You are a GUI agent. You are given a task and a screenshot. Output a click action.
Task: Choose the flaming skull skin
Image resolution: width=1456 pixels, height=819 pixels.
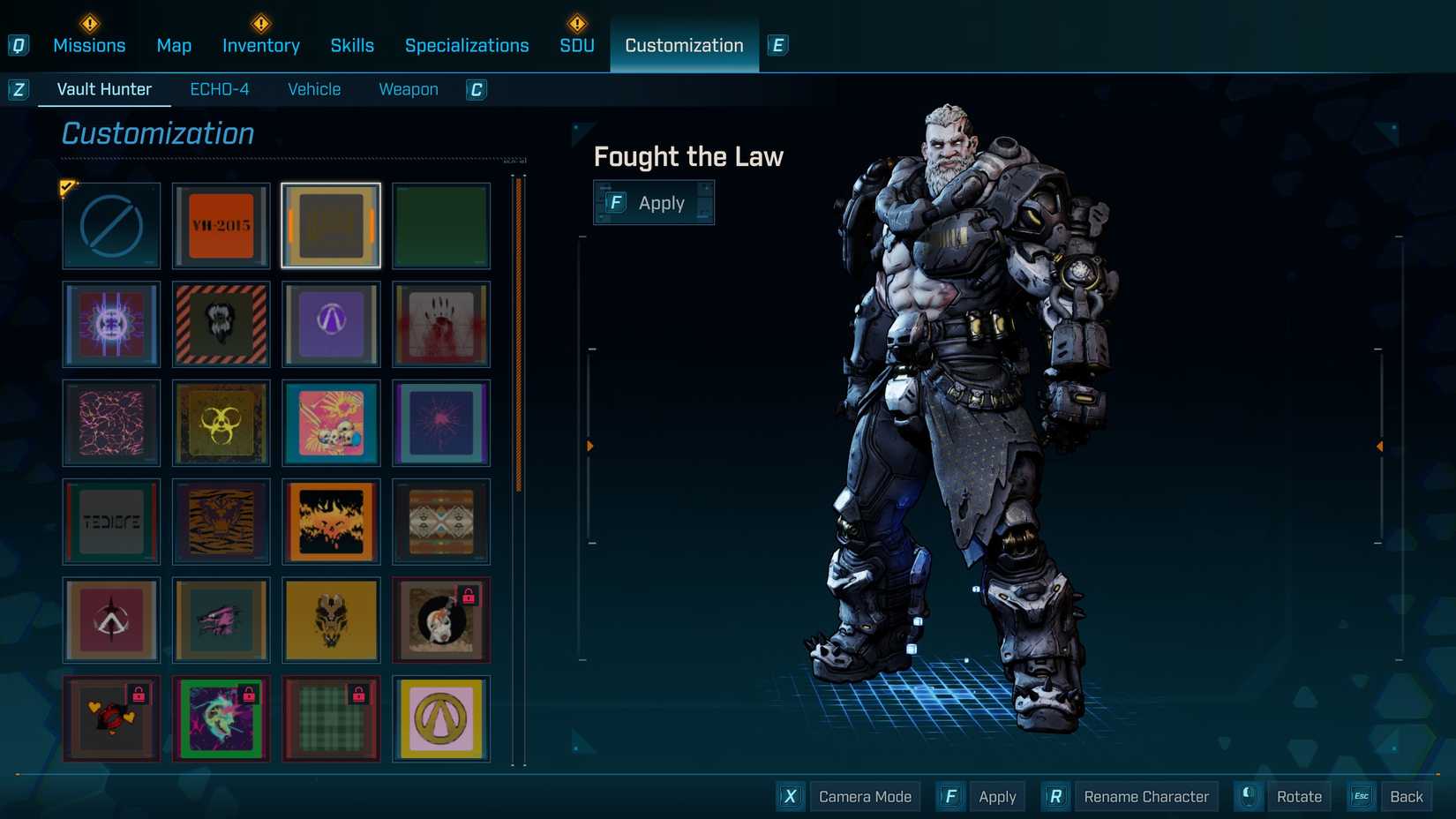[x=331, y=522]
